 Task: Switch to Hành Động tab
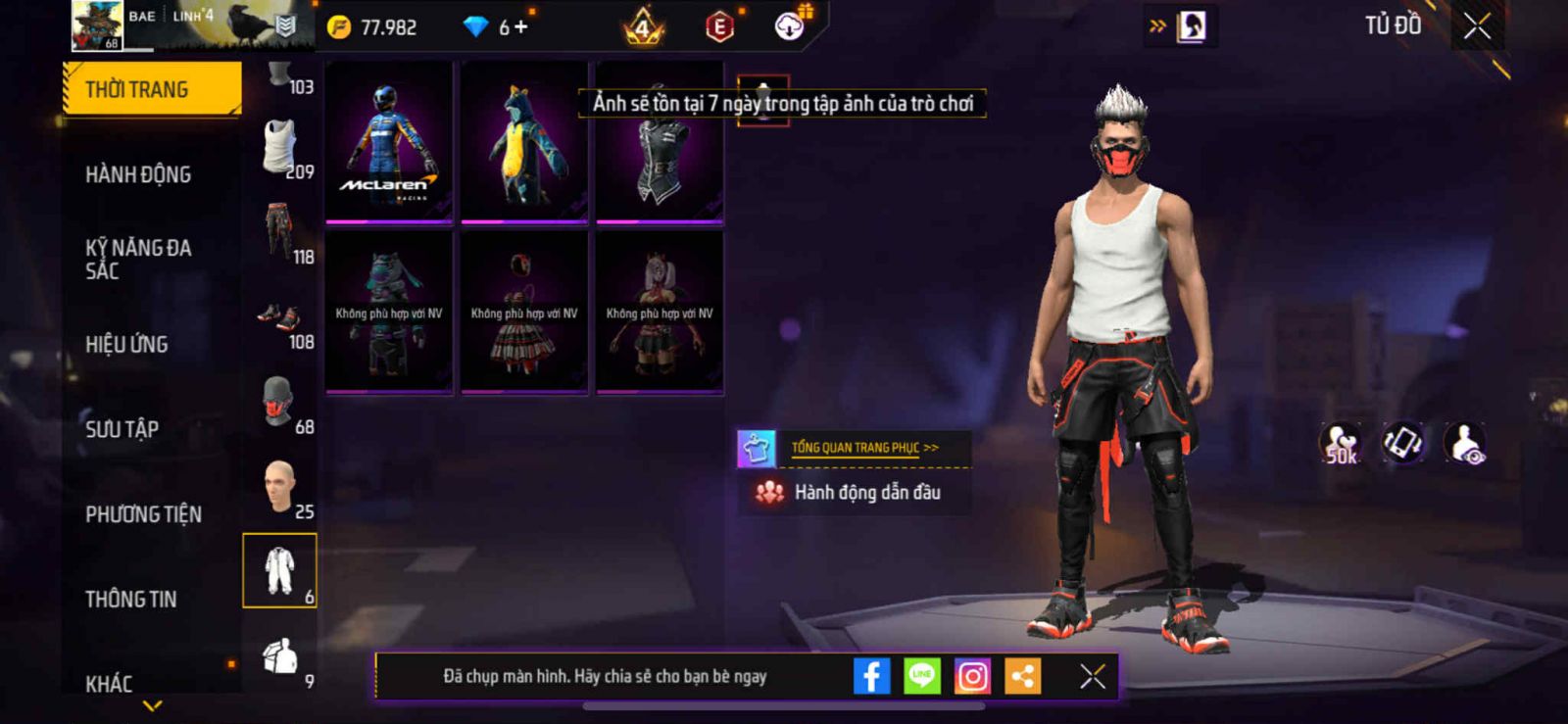coord(138,174)
